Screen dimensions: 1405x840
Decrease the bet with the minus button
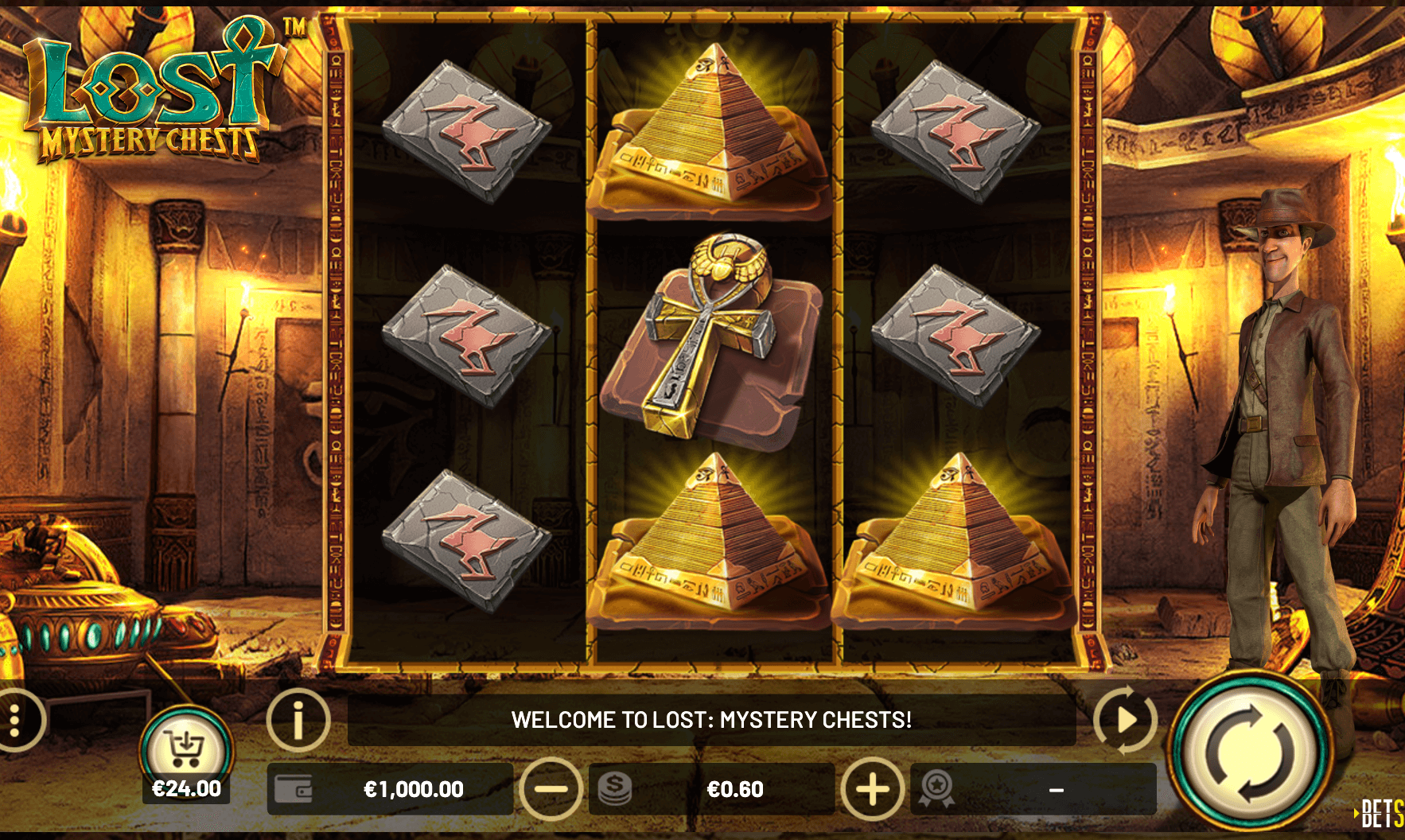pyautogui.click(x=551, y=789)
